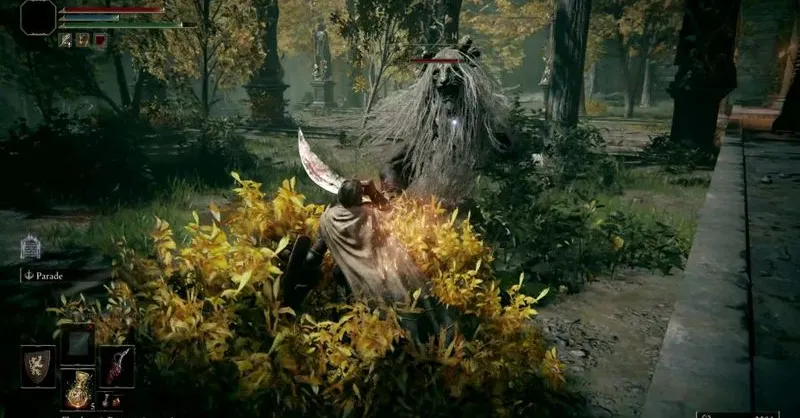Select the dark spell slot on top
This screenshot has width=800, height=418.
click(x=77, y=343)
